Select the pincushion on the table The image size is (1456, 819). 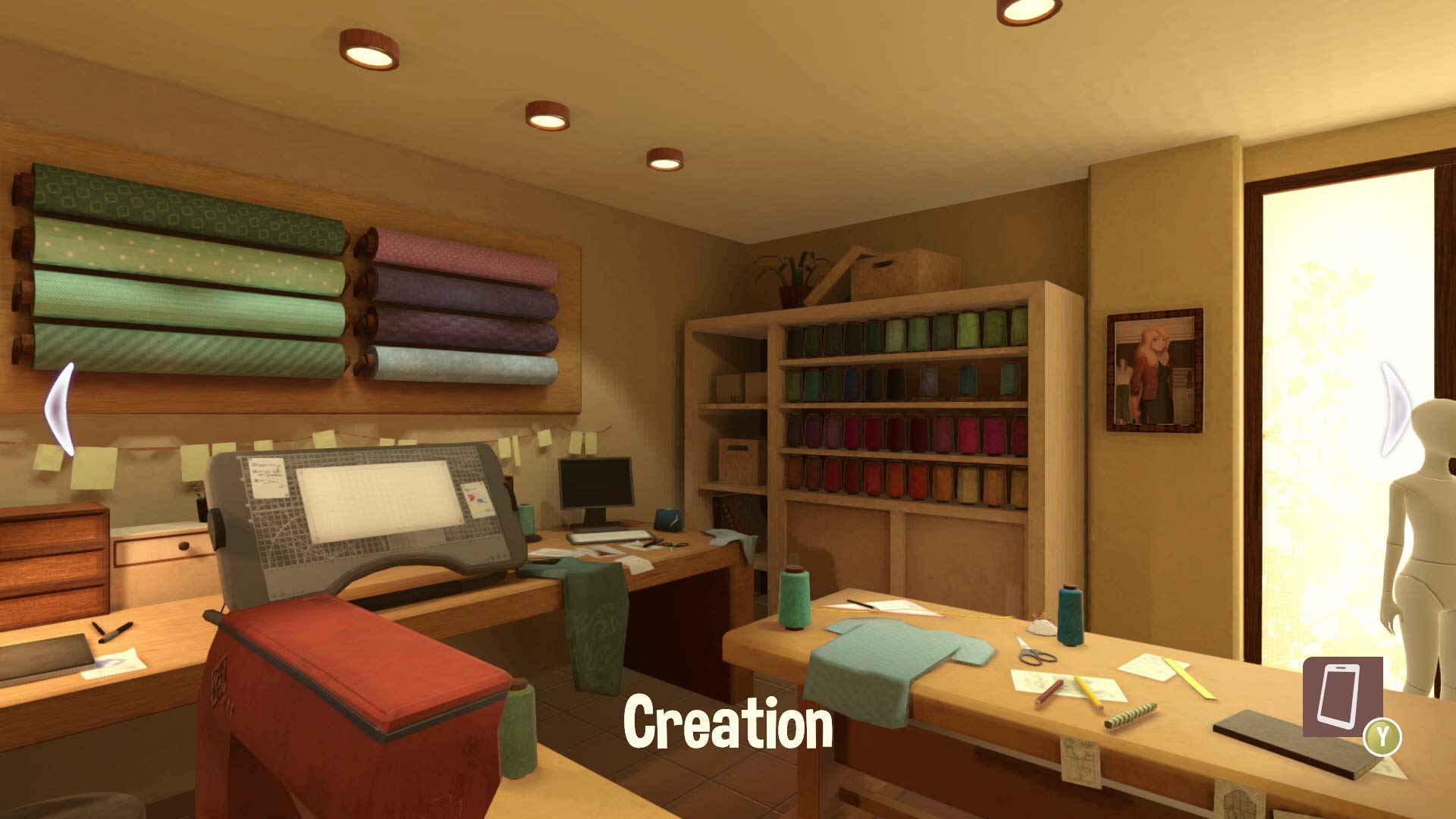1040,628
